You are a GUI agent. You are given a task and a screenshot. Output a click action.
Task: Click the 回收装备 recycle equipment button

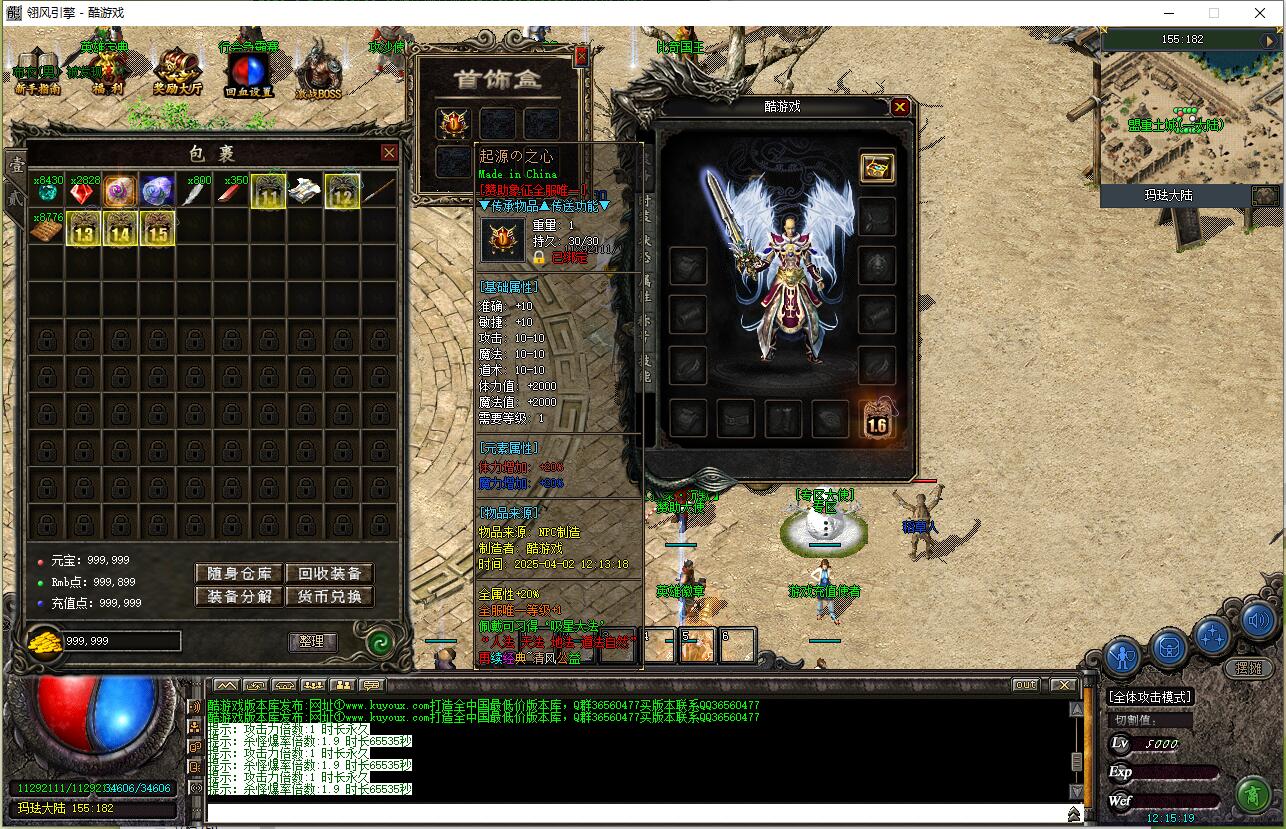[x=329, y=574]
